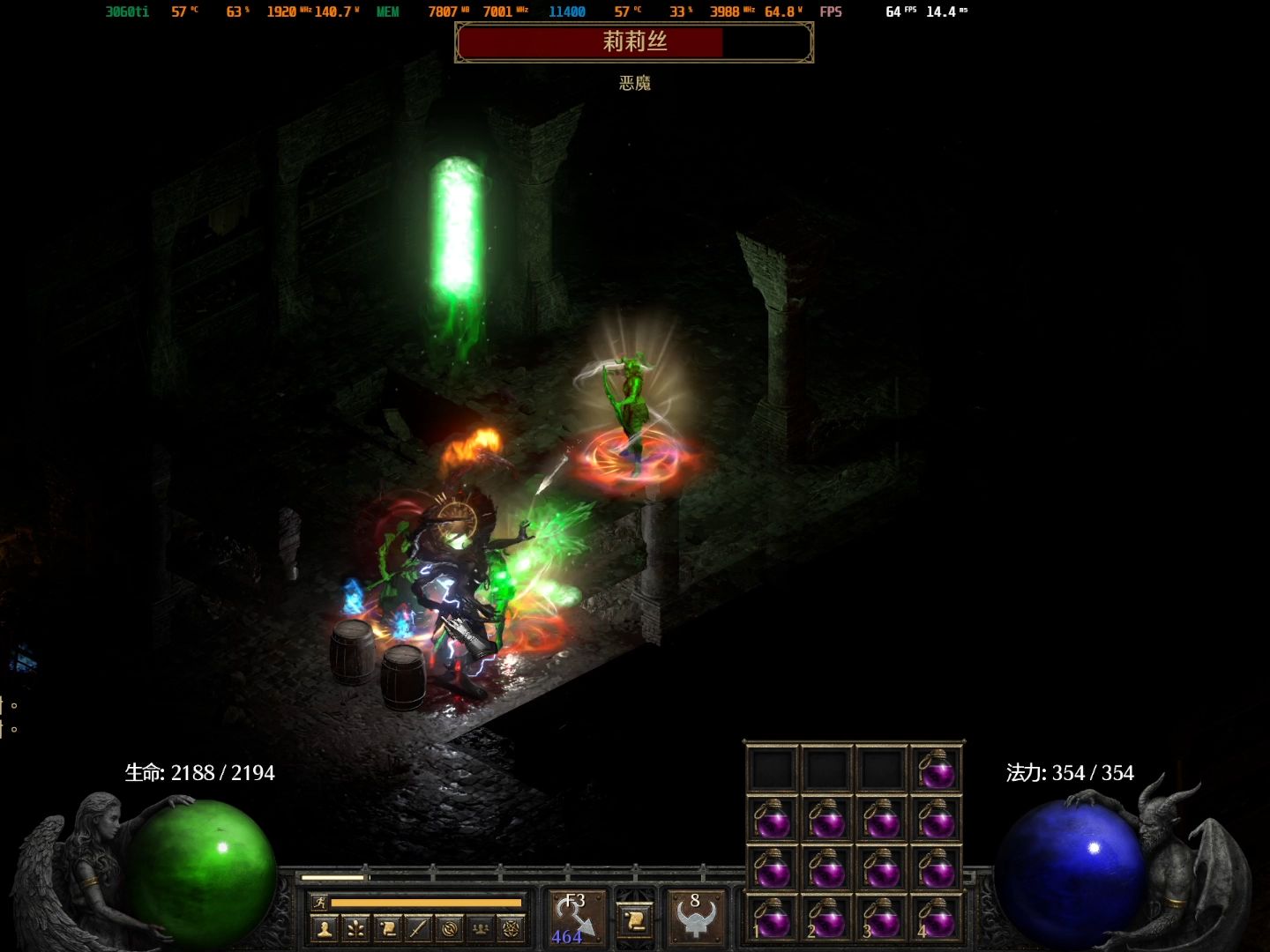Click the circular swirl icon in mini-menu
This screenshot has width=1270, height=952.
(x=449, y=928)
